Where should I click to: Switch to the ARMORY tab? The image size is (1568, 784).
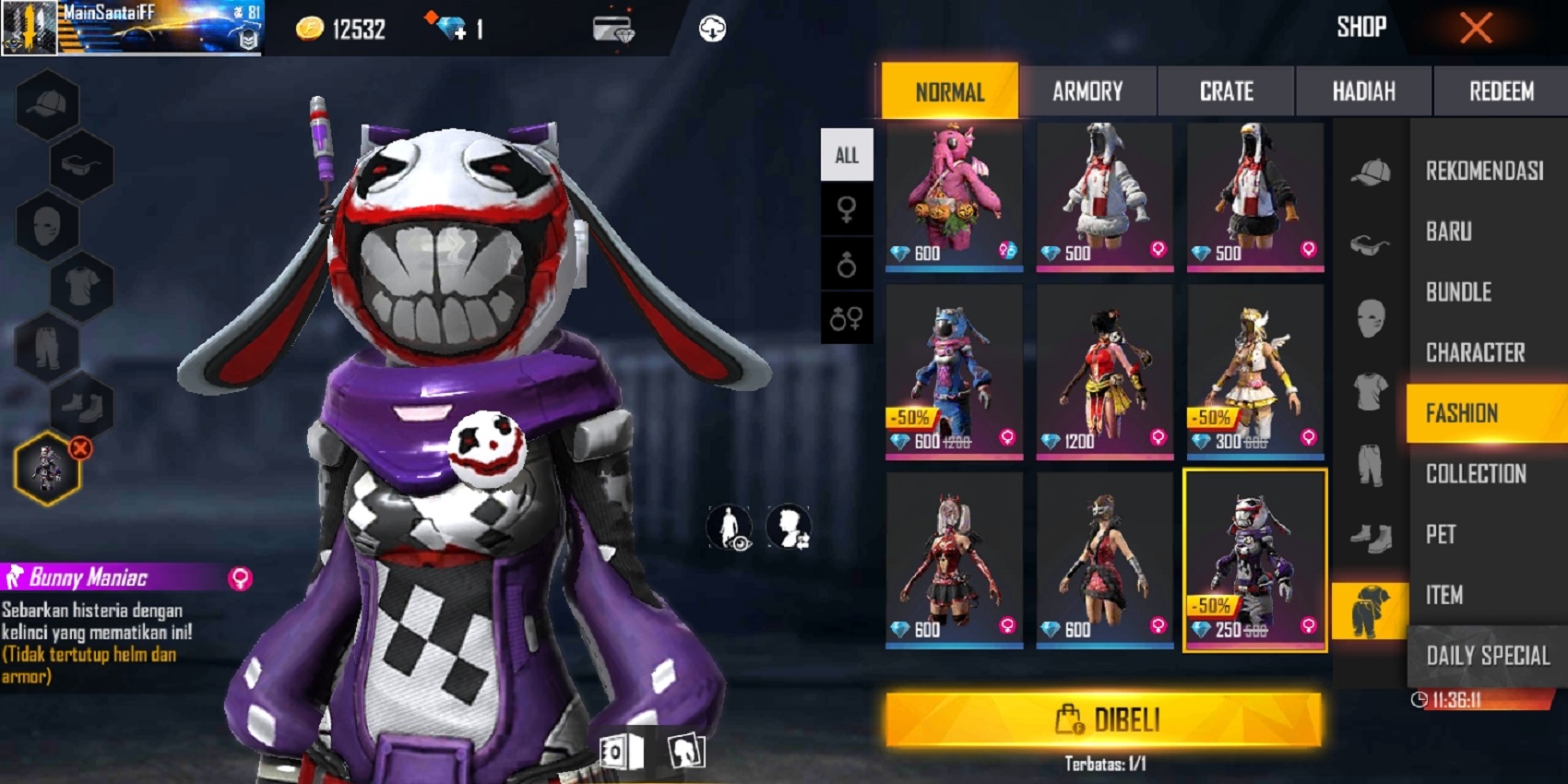point(1088,91)
